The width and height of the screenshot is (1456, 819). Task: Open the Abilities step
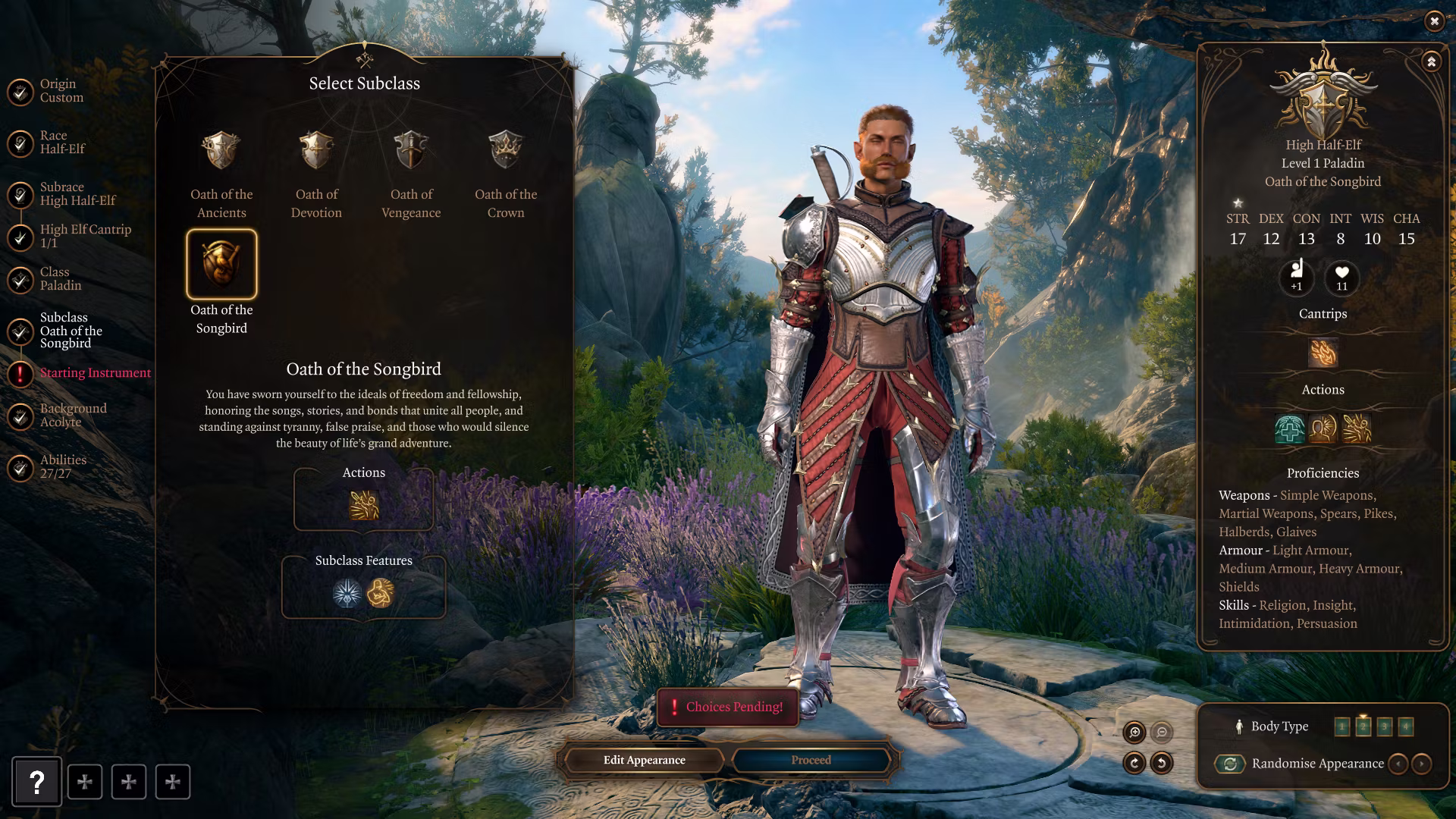tap(63, 467)
